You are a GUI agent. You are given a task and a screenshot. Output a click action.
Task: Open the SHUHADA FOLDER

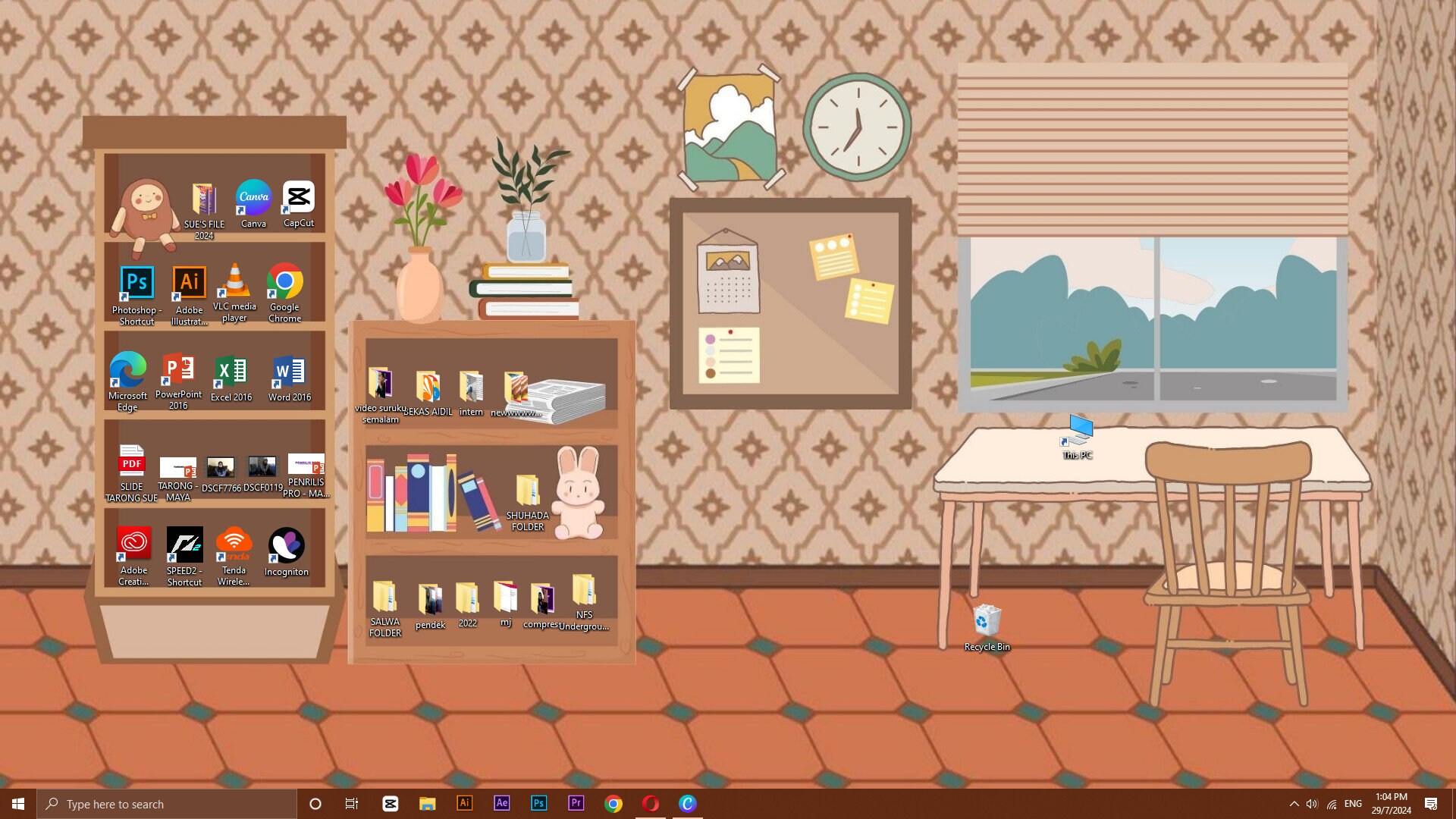[x=529, y=489]
